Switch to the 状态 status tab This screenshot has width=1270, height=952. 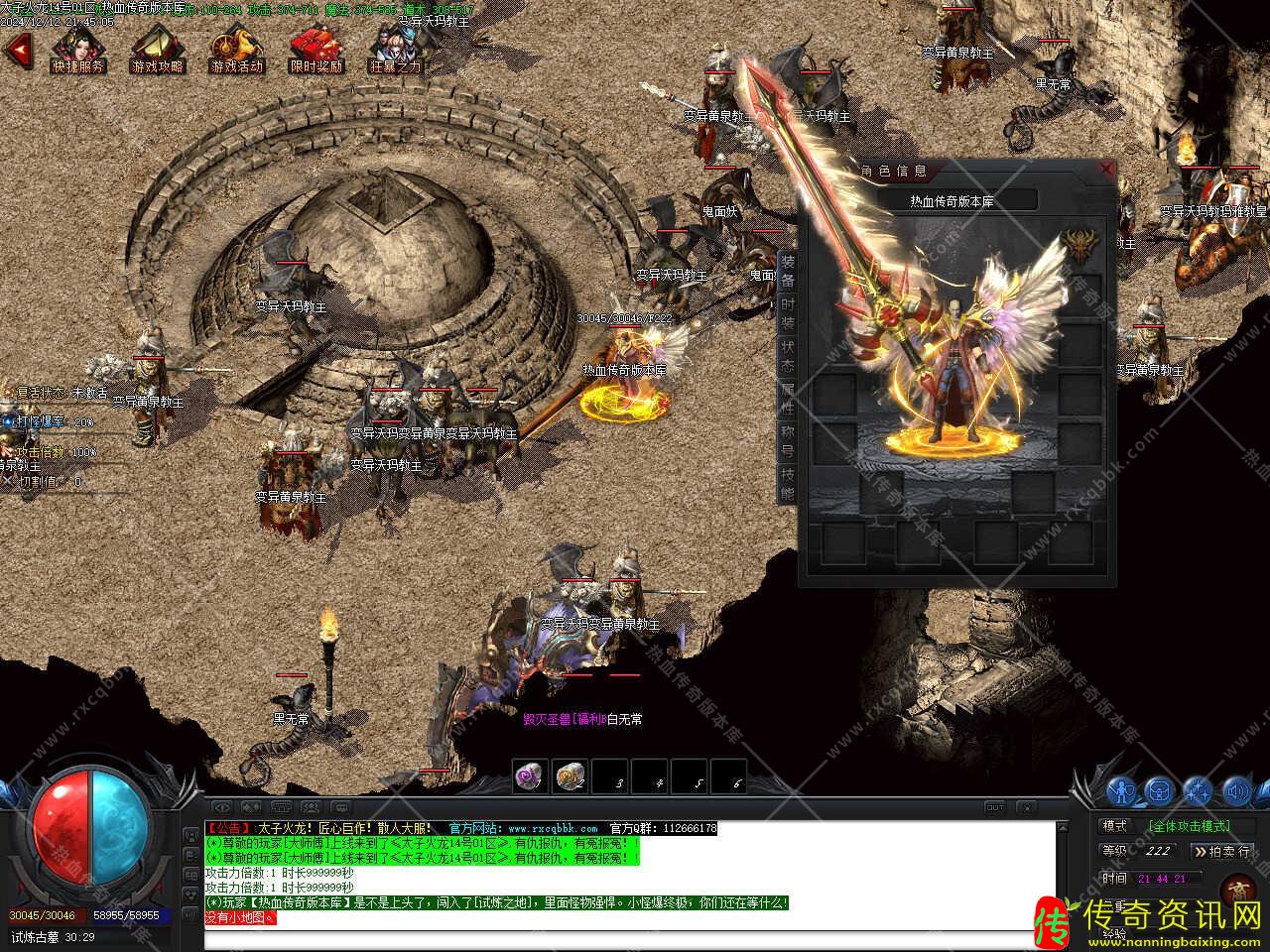[x=787, y=357]
